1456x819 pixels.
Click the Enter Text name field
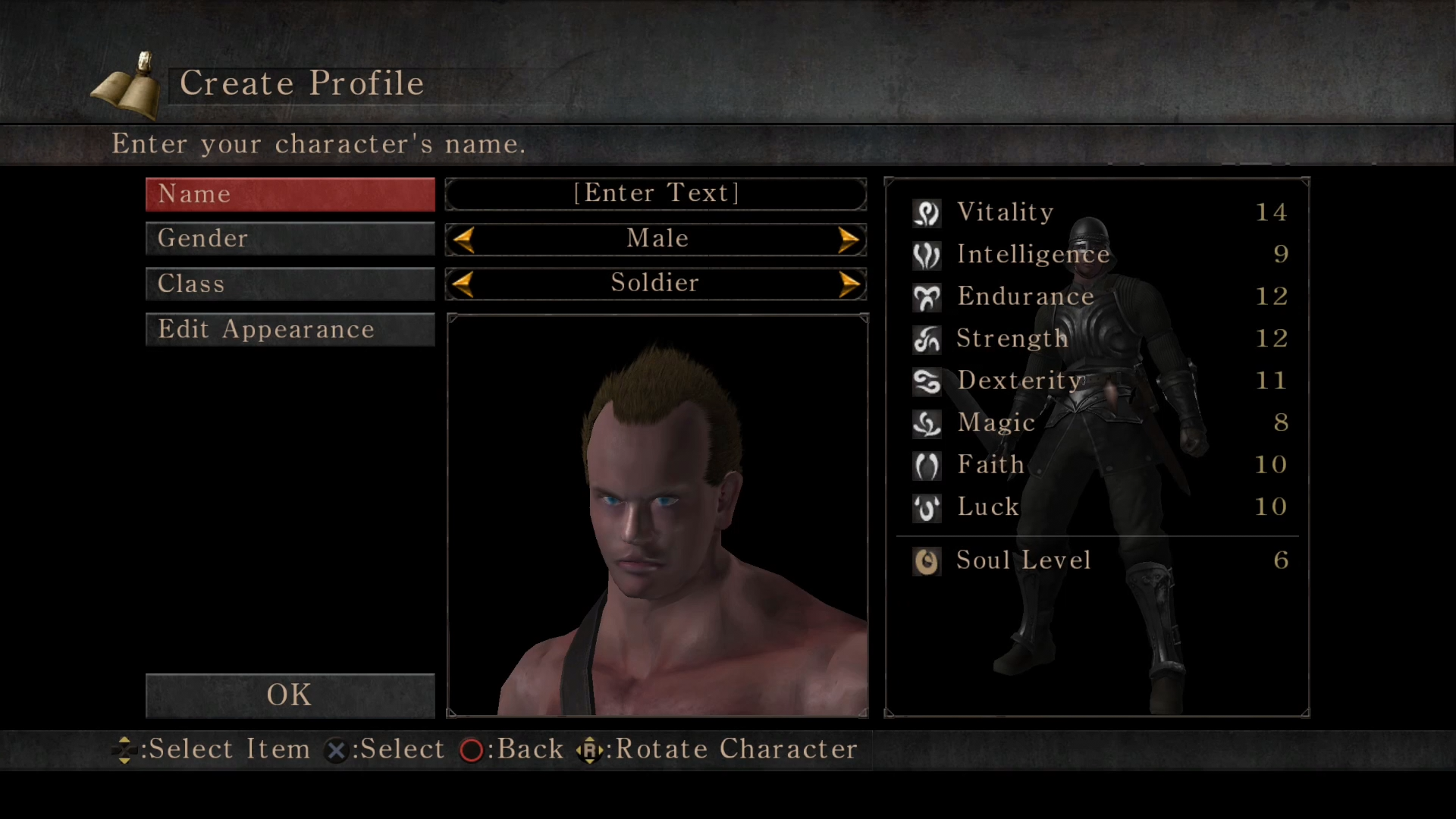point(656,193)
